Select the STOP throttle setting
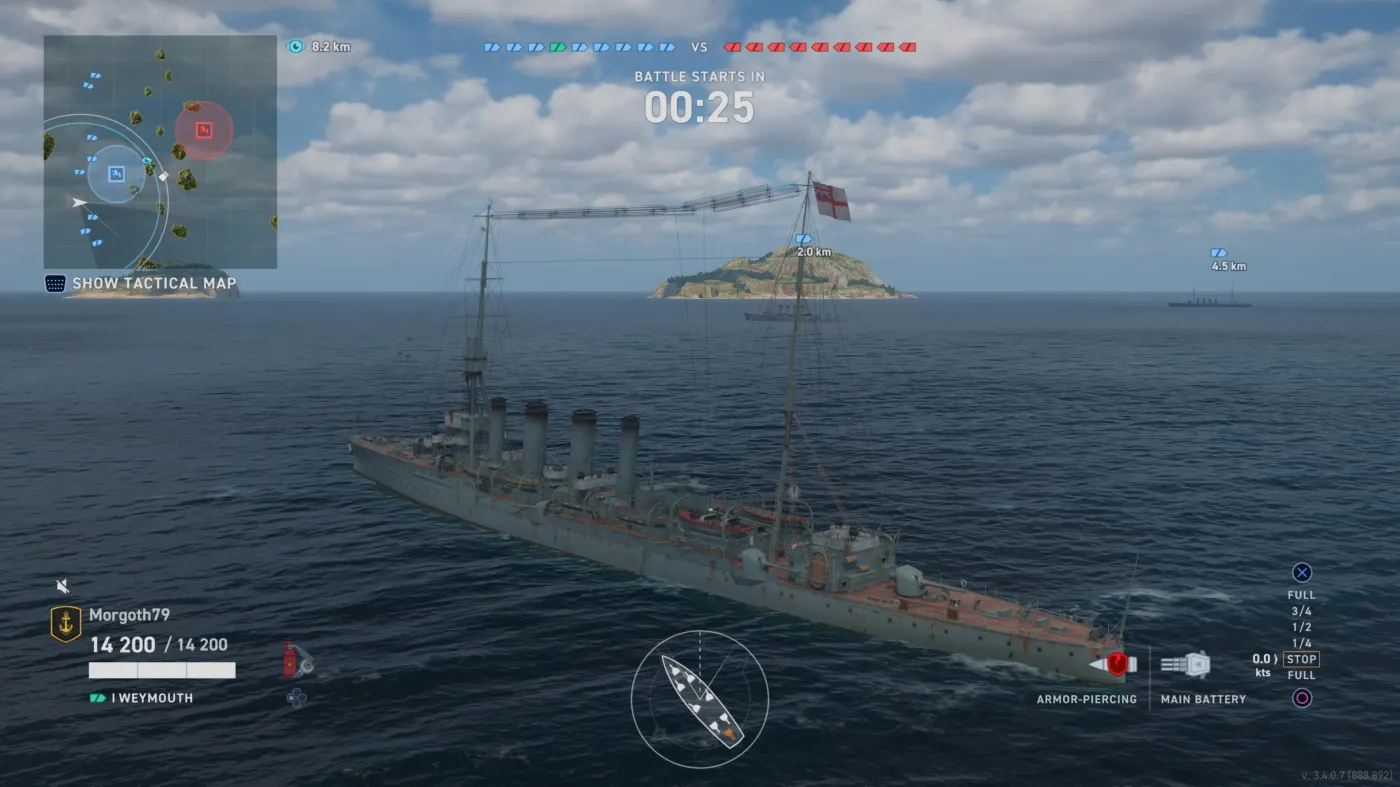 coord(1301,659)
